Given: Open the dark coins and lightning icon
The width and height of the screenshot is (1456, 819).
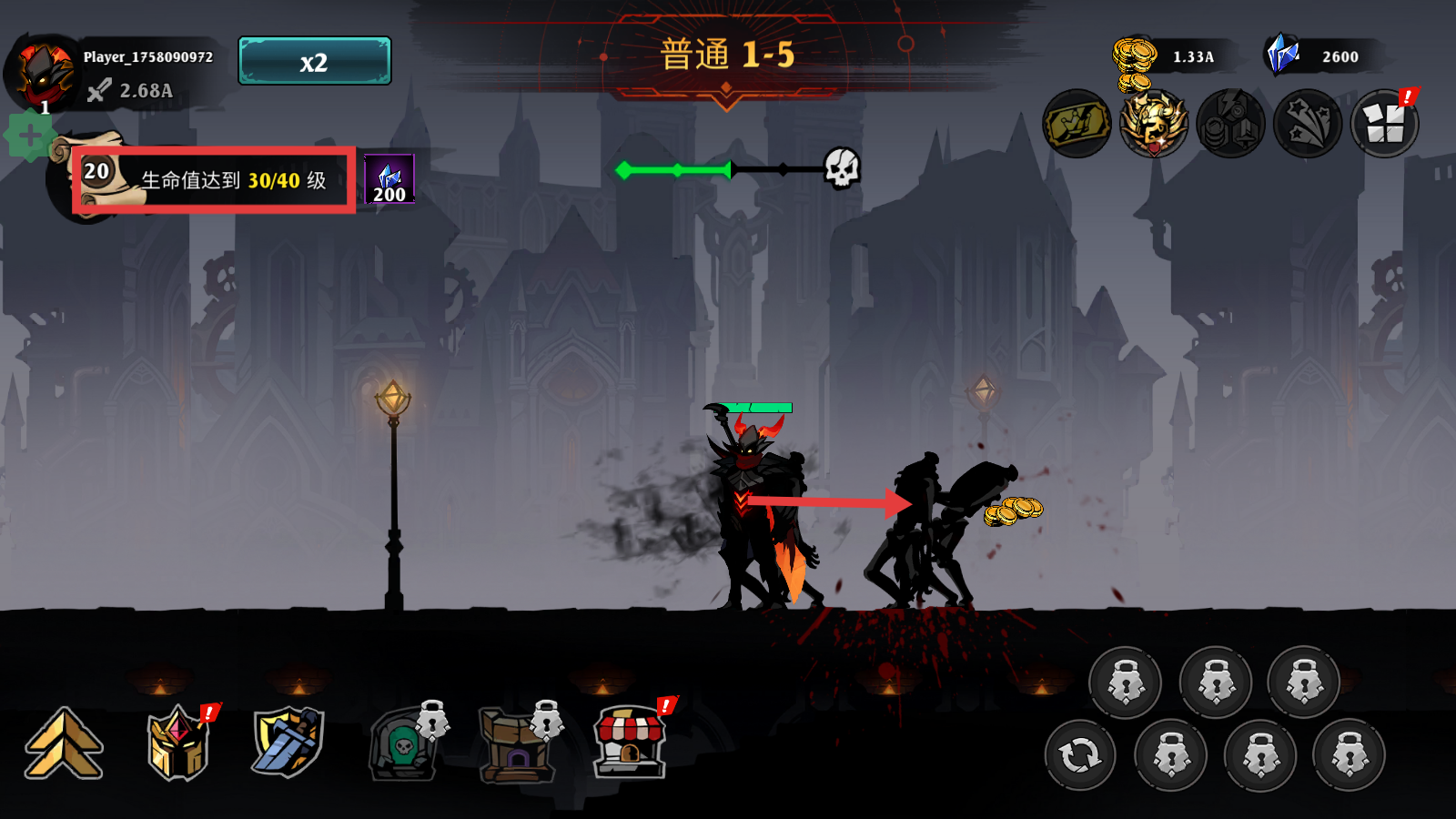Looking at the screenshot, I should 1231,124.
